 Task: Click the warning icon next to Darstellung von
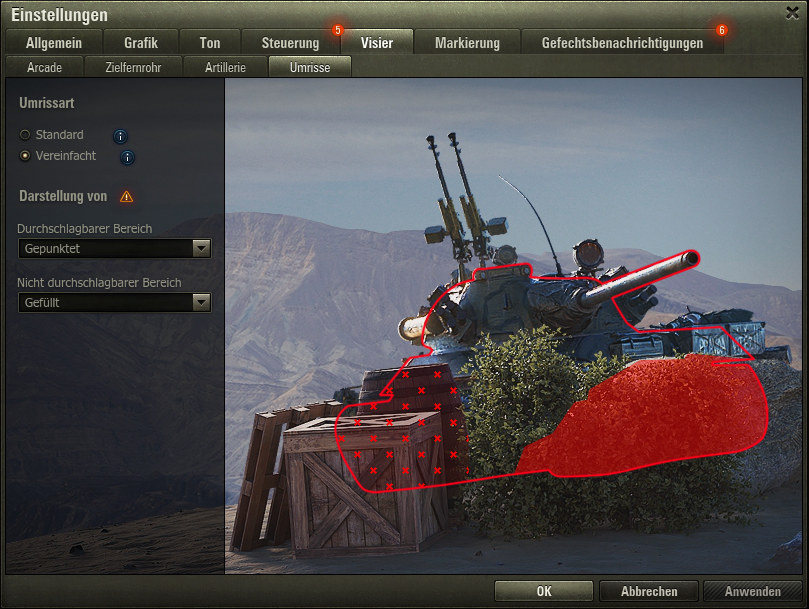click(126, 197)
